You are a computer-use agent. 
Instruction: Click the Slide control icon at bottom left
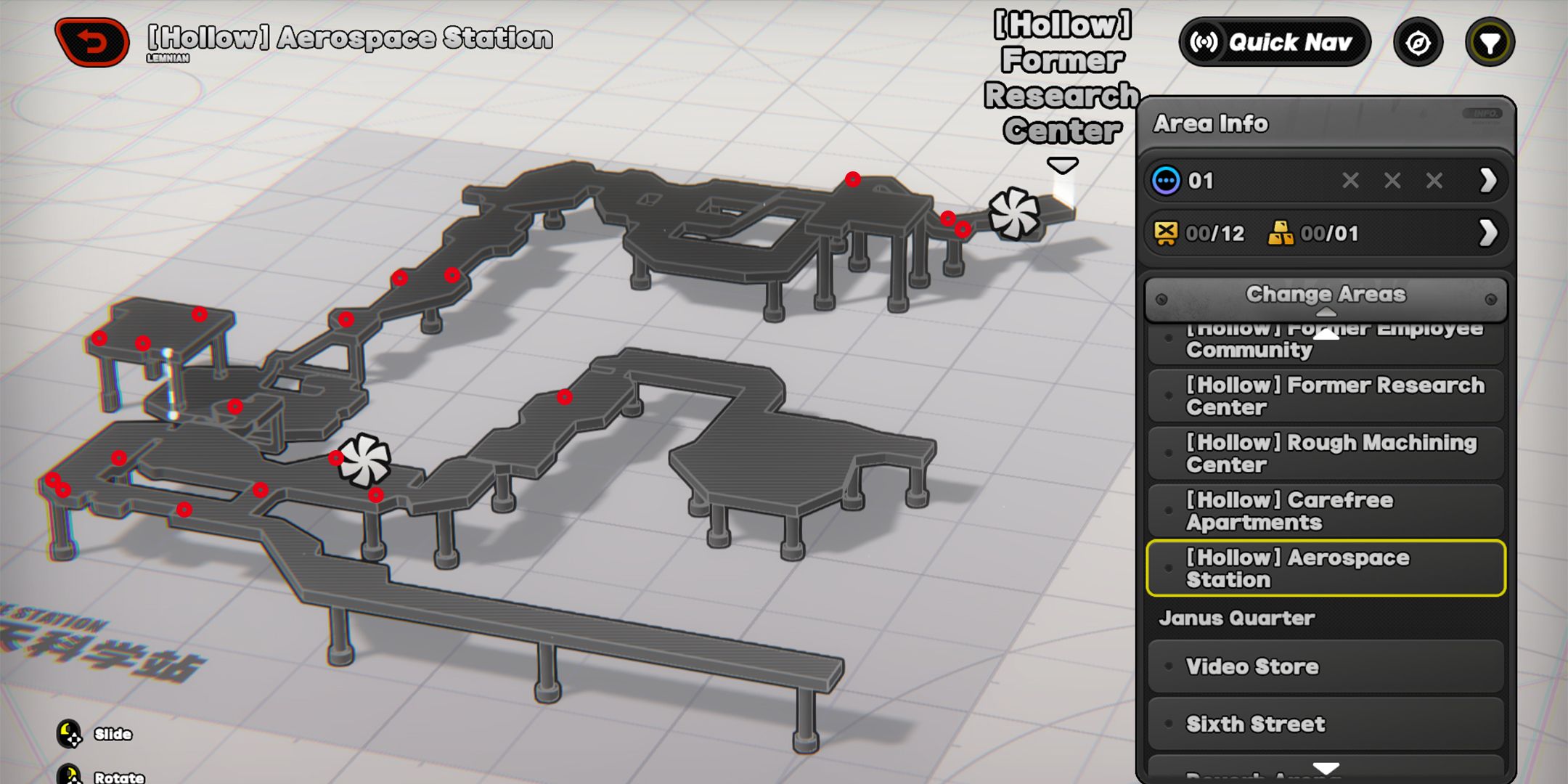pos(70,734)
